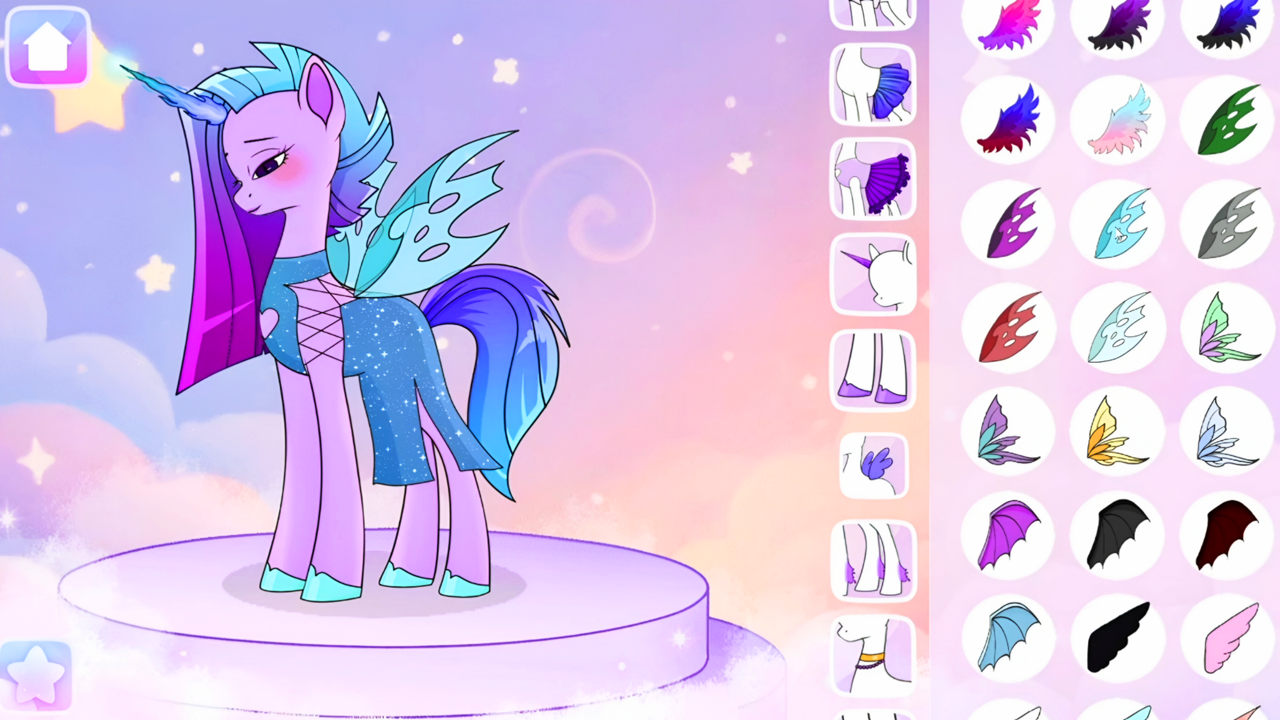Open the wings category icon
1280x720 pixels.
(x=872, y=465)
